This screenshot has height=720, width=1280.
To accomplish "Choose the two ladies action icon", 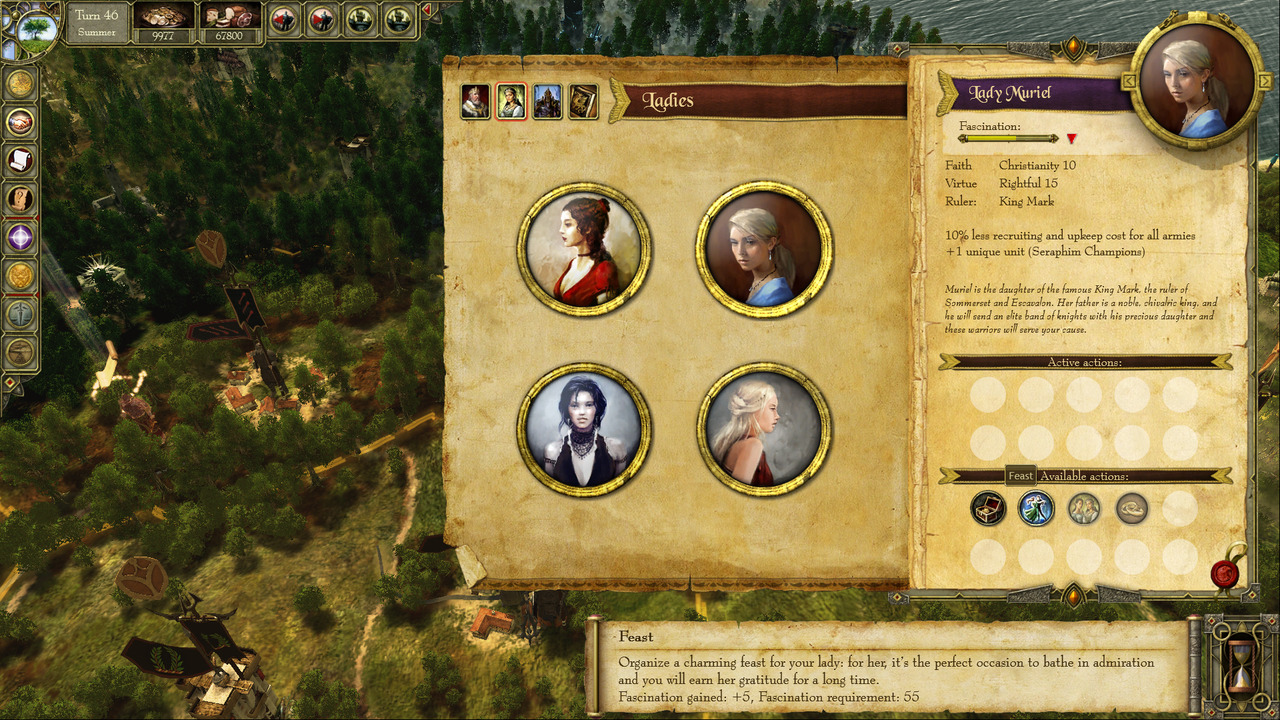I will 1084,509.
